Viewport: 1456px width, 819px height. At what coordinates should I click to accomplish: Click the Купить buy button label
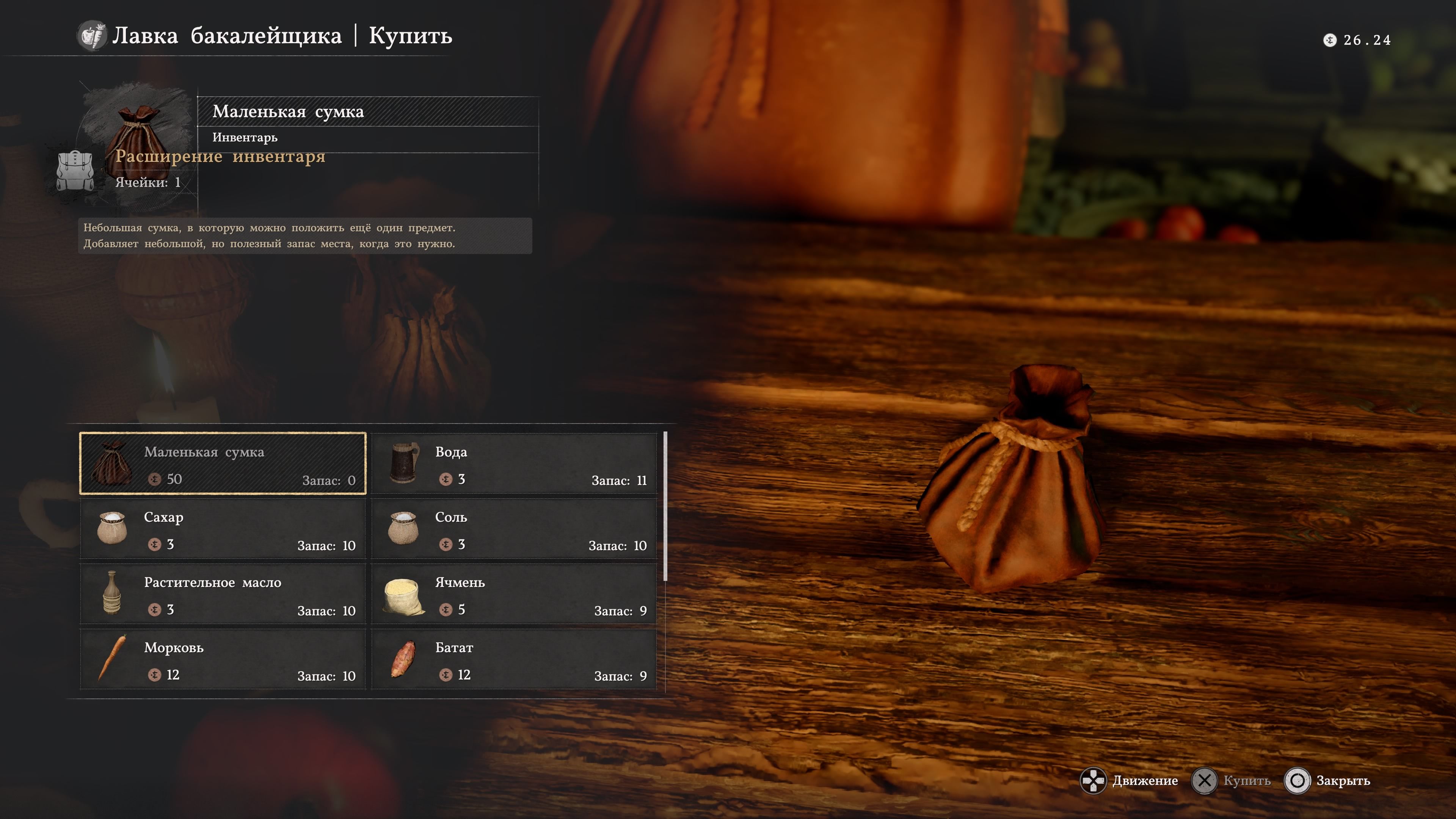tap(1246, 781)
